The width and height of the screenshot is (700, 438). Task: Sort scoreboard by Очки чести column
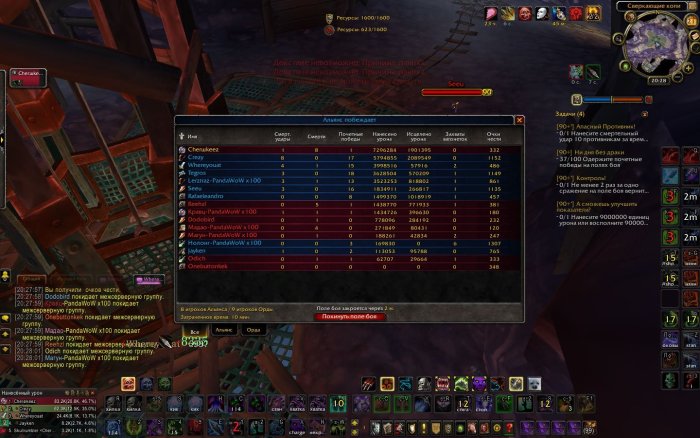click(493, 135)
